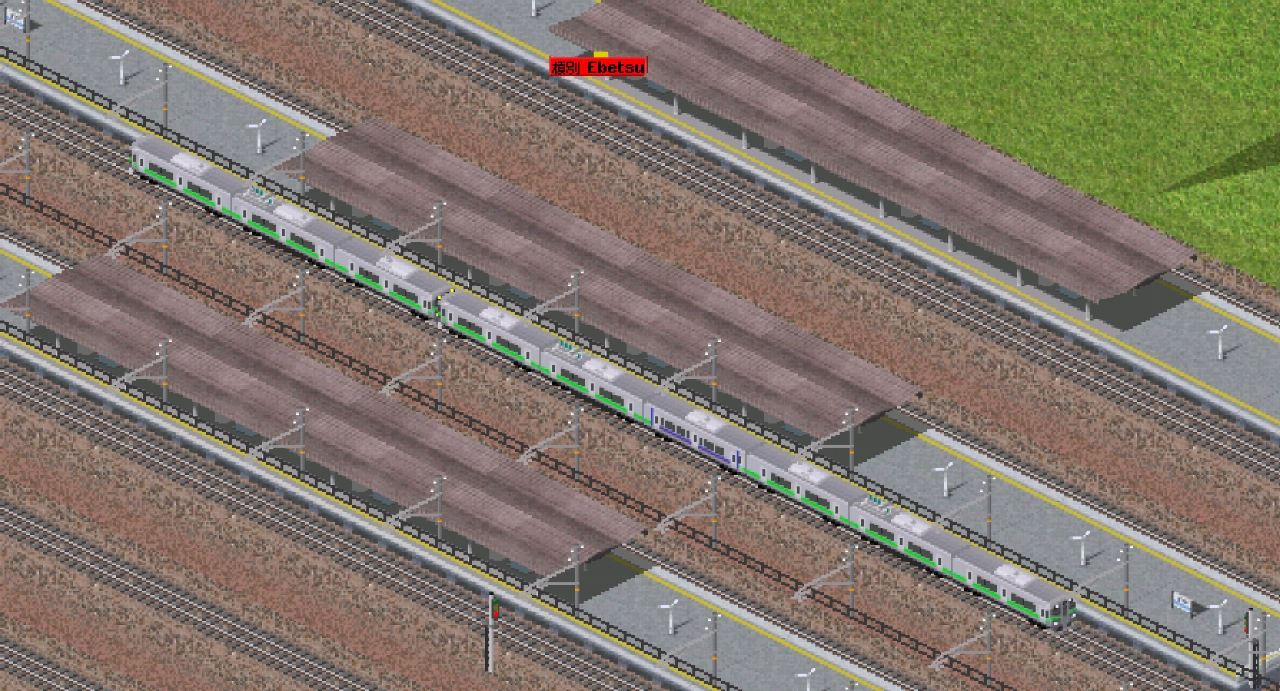Open the Ebetsu station name label

pos(599,67)
